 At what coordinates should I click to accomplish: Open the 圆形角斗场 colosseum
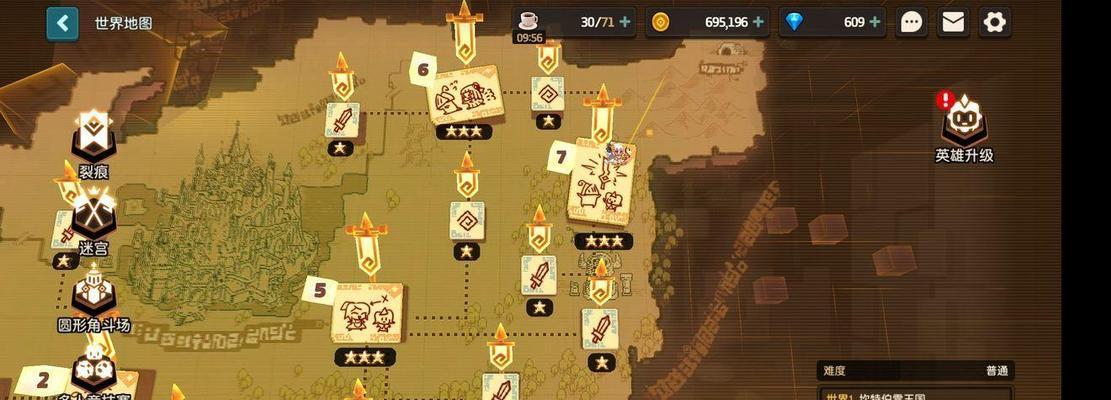pos(94,297)
